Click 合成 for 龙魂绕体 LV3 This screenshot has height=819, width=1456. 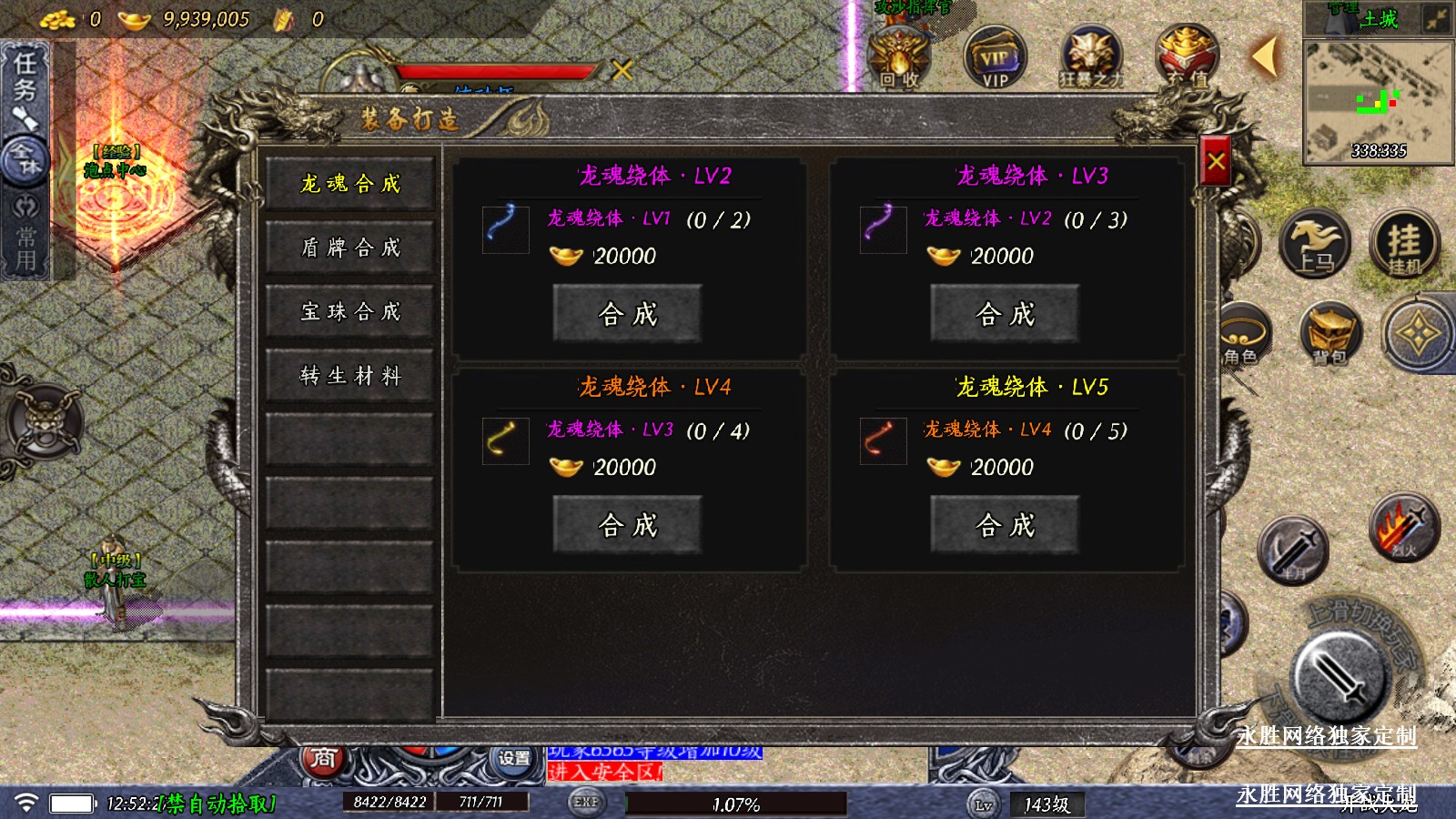1005,314
